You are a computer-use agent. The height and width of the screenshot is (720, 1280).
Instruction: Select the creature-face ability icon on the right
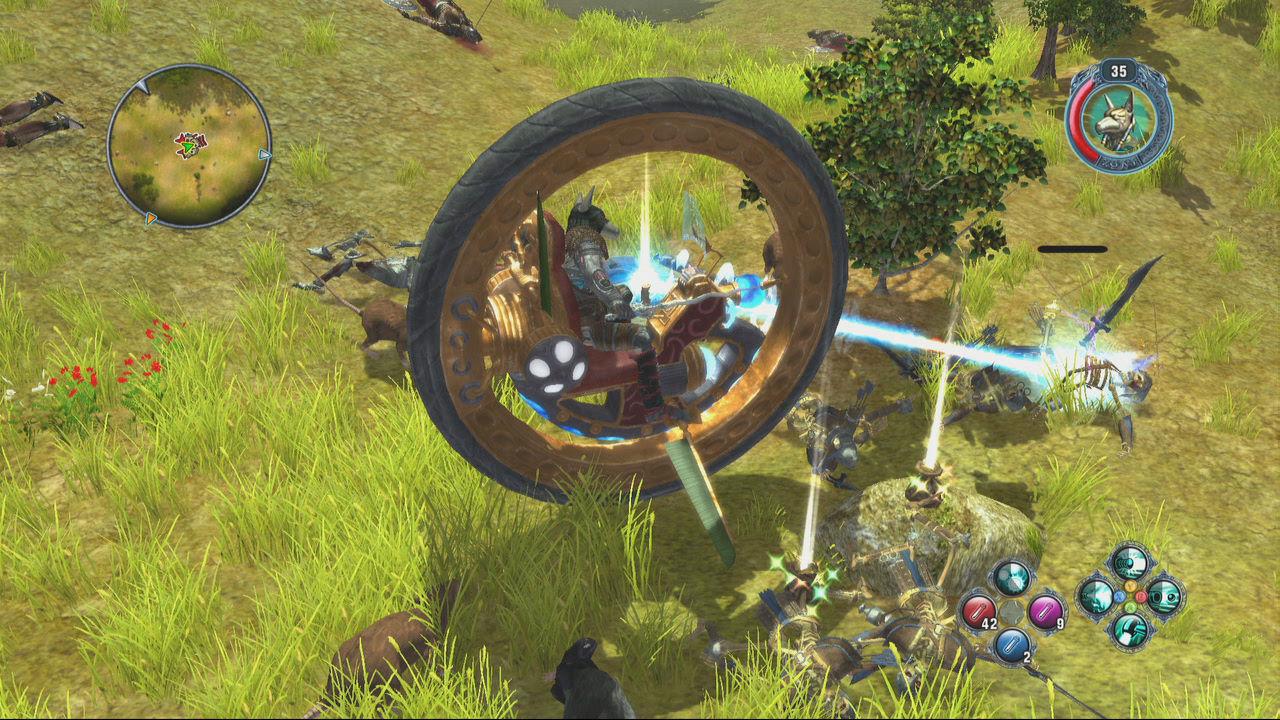tap(1162, 597)
